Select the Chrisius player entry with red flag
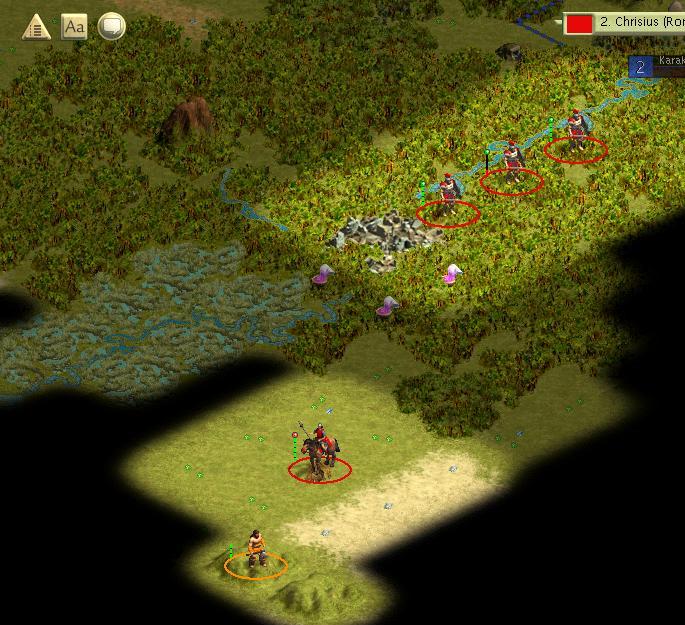Screen dimensions: 685x625 (624, 22)
